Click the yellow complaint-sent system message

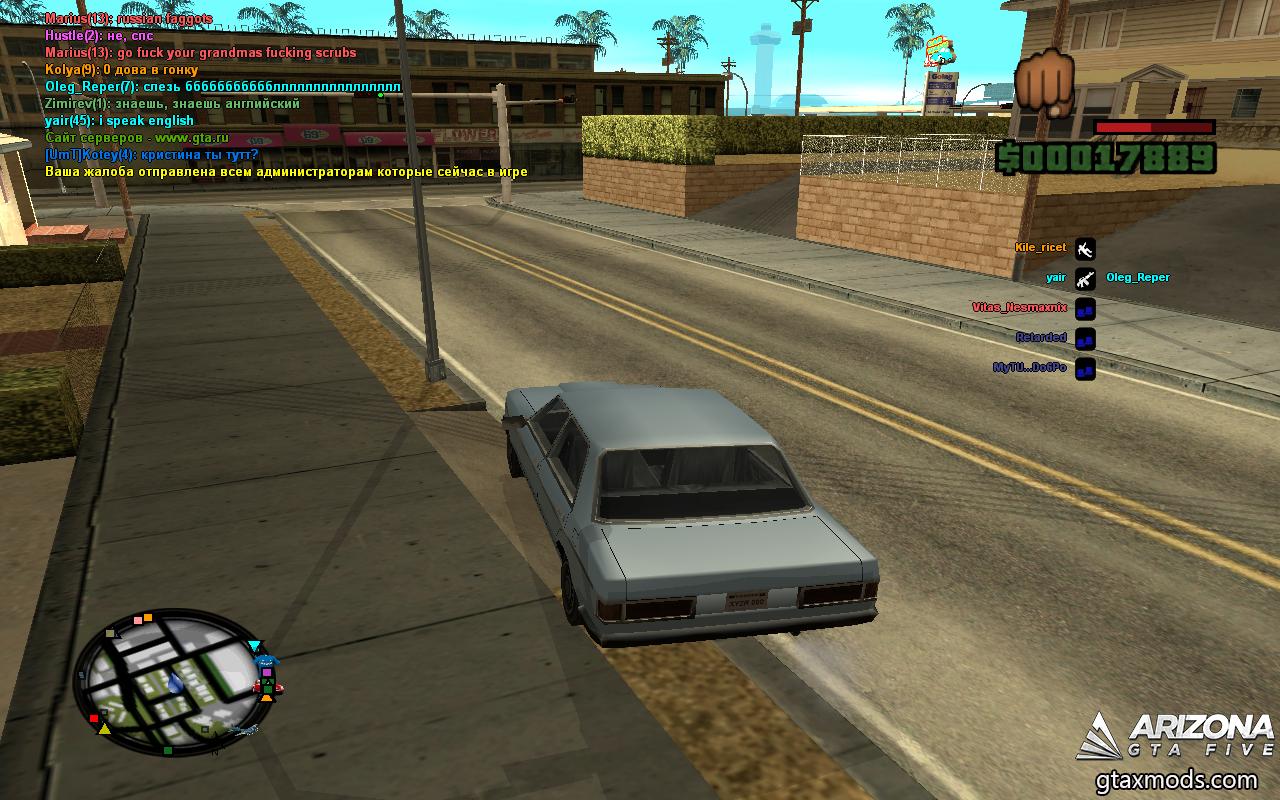click(x=286, y=172)
